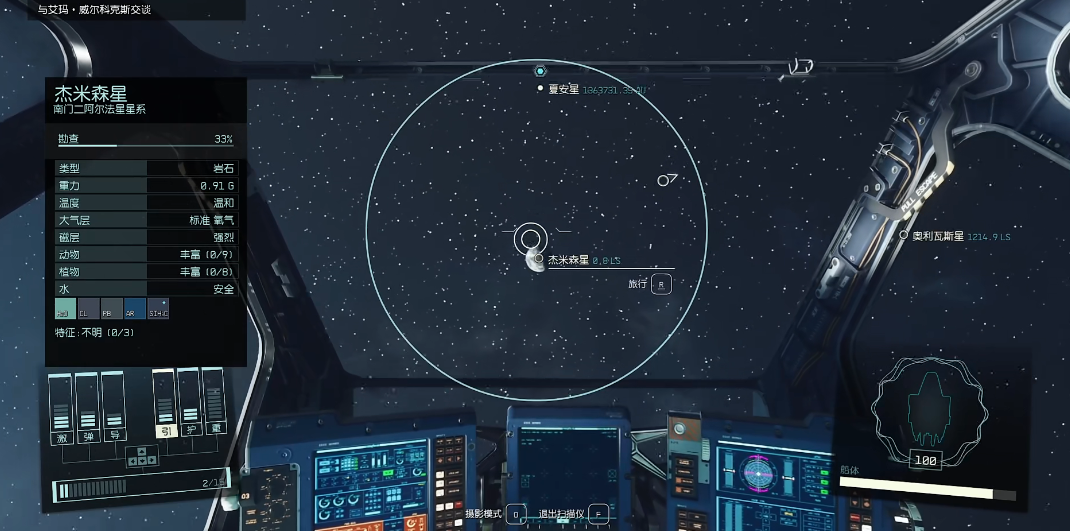Choose the Cl resource tile

coord(88,309)
